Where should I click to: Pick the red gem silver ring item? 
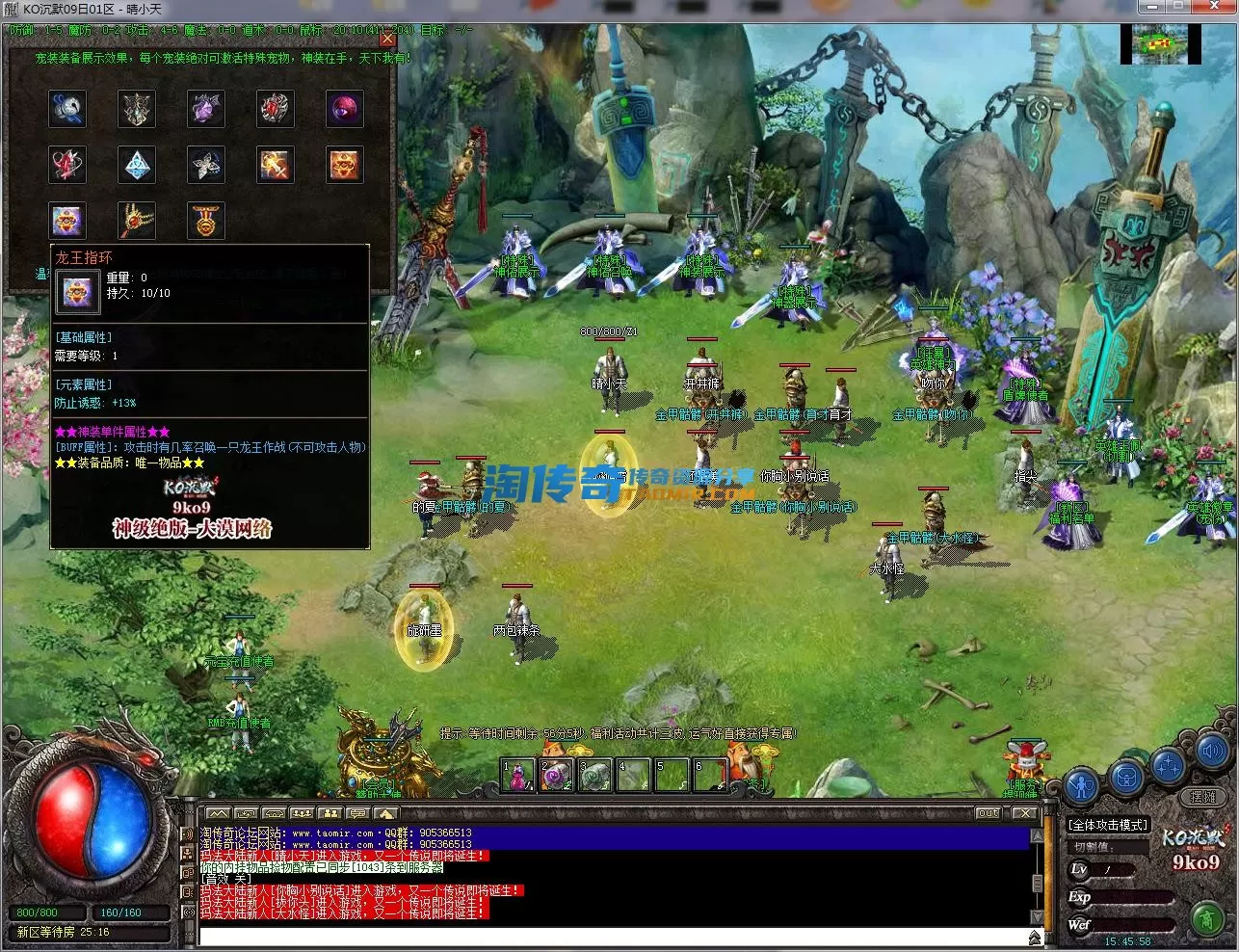click(x=276, y=109)
